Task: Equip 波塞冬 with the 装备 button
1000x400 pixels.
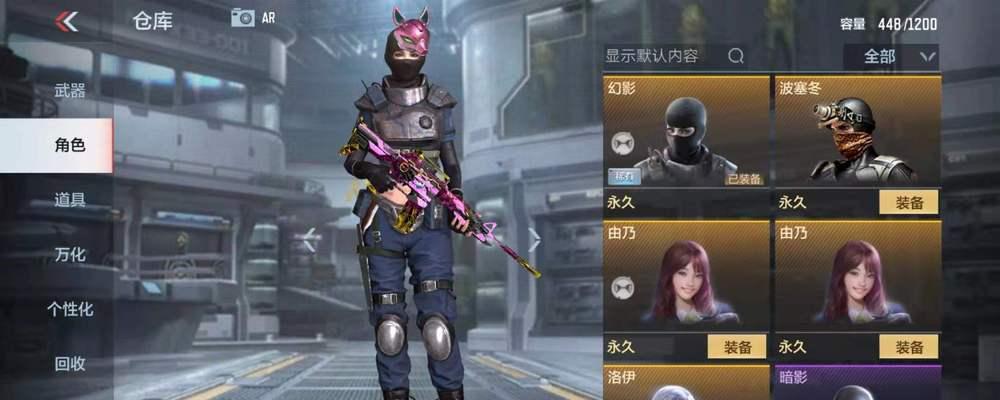Action: coord(909,202)
